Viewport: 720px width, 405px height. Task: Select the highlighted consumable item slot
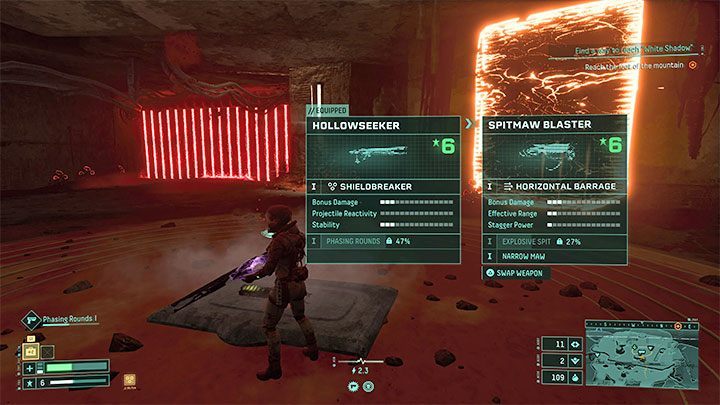(31, 352)
